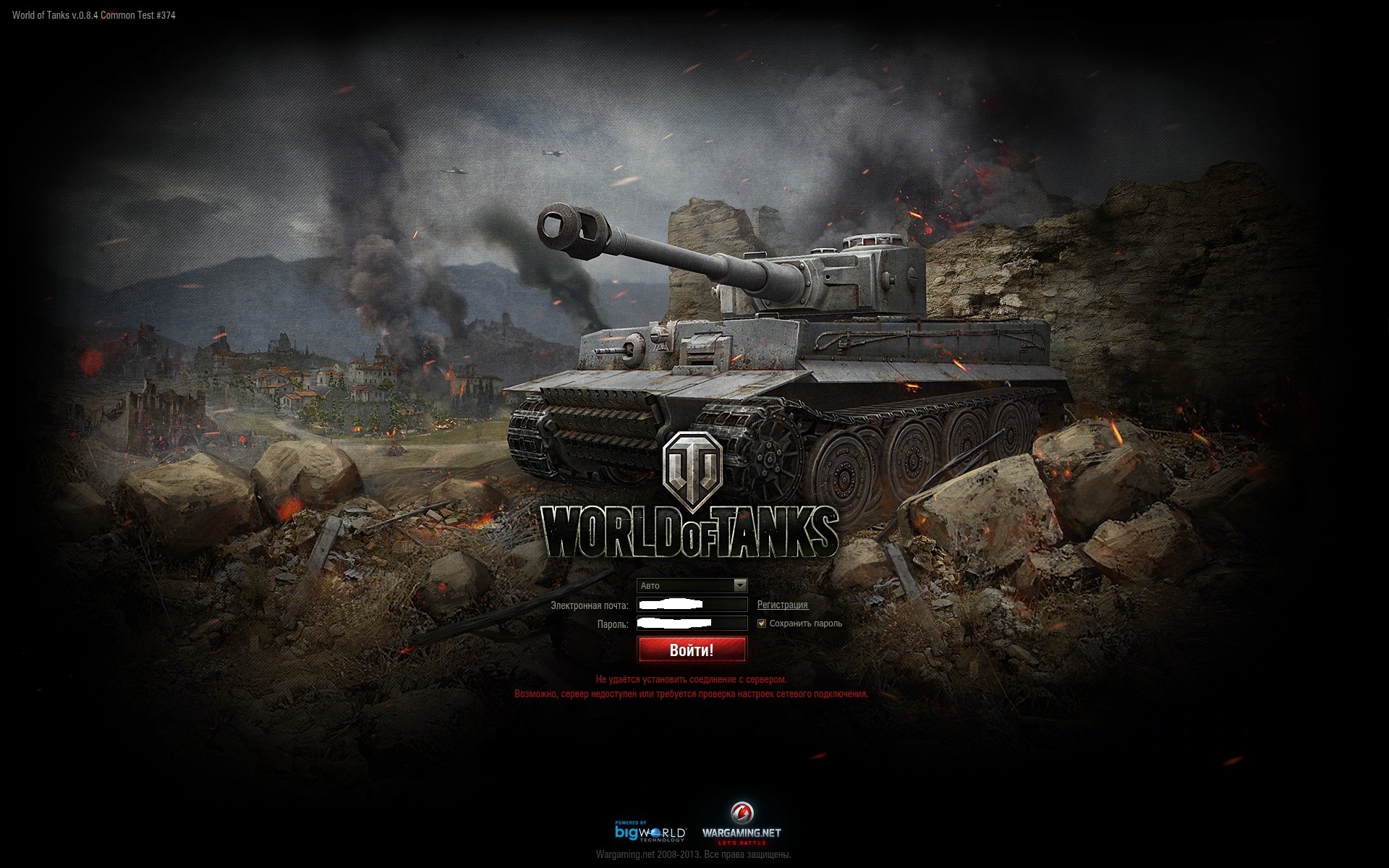1389x868 pixels.
Task: Log in with the red 'Войти!' button
Action: [692, 650]
